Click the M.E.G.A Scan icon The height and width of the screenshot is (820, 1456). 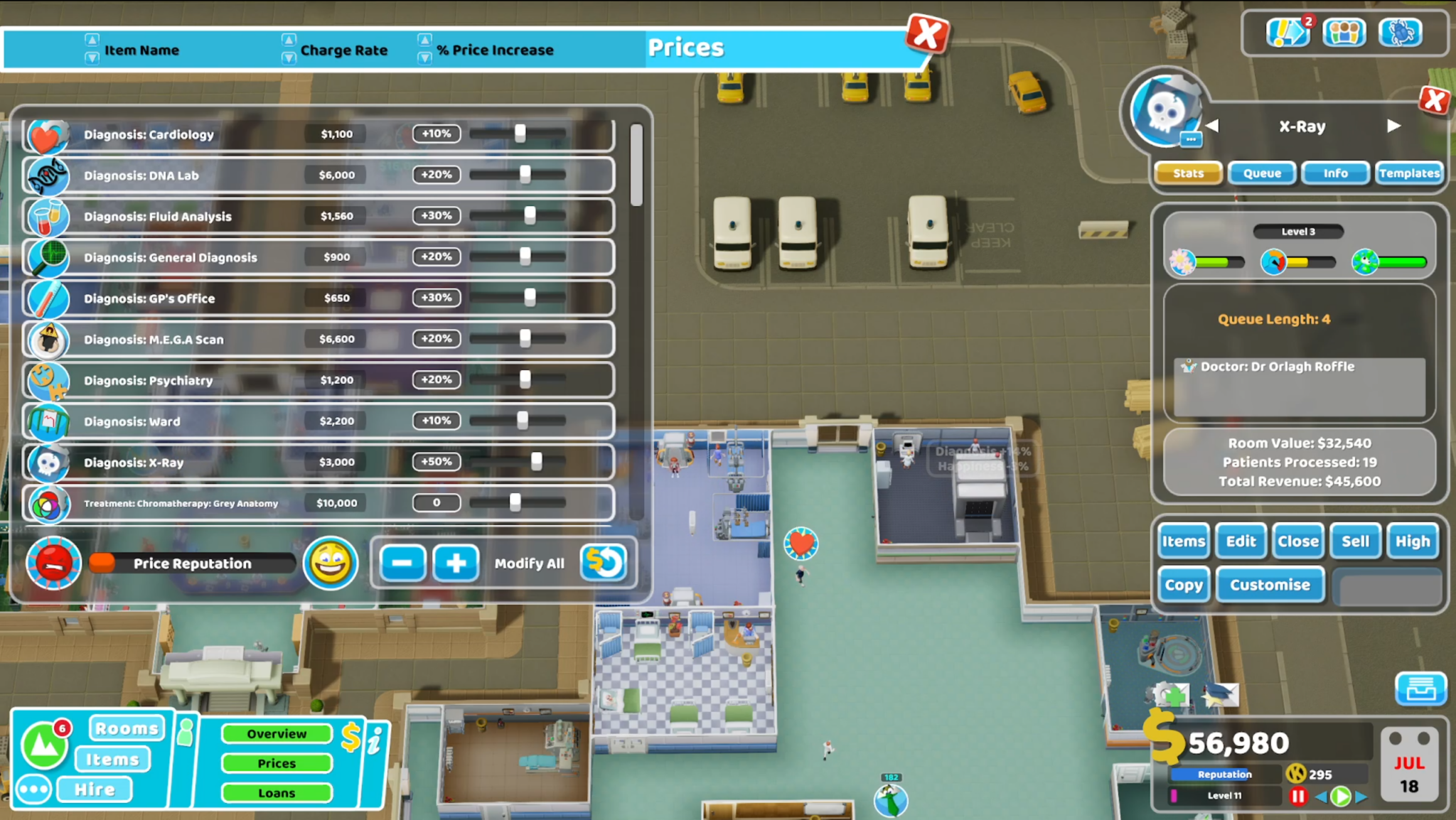pyautogui.click(x=47, y=340)
